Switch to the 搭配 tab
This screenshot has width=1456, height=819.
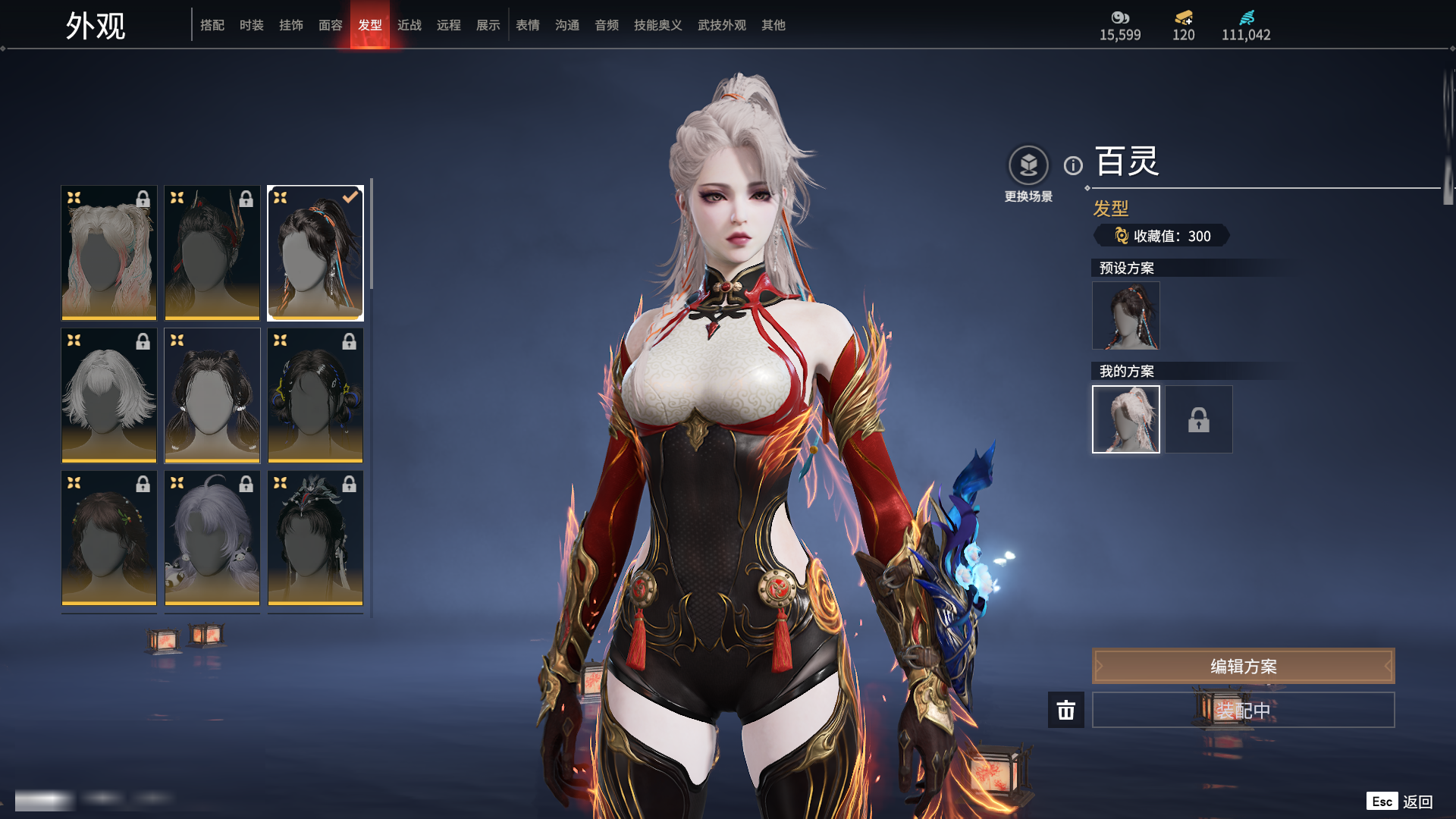212,25
